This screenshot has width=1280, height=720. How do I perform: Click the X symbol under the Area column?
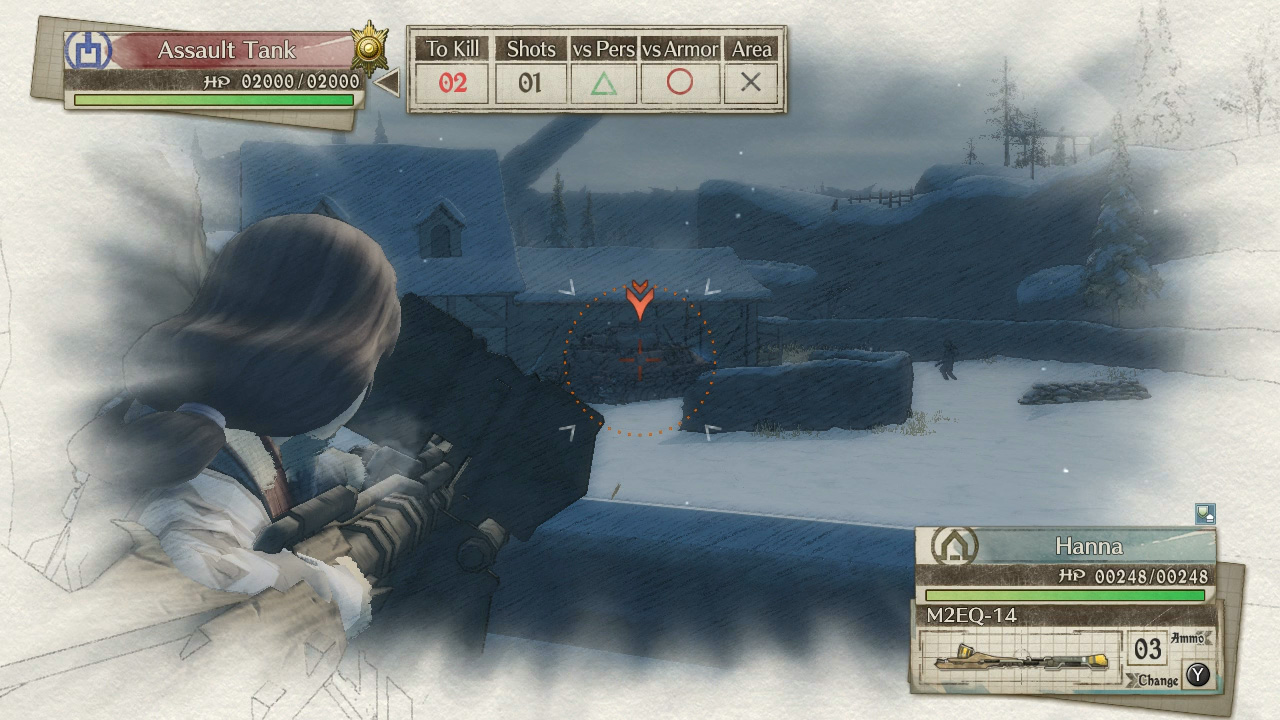tap(752, 85)
